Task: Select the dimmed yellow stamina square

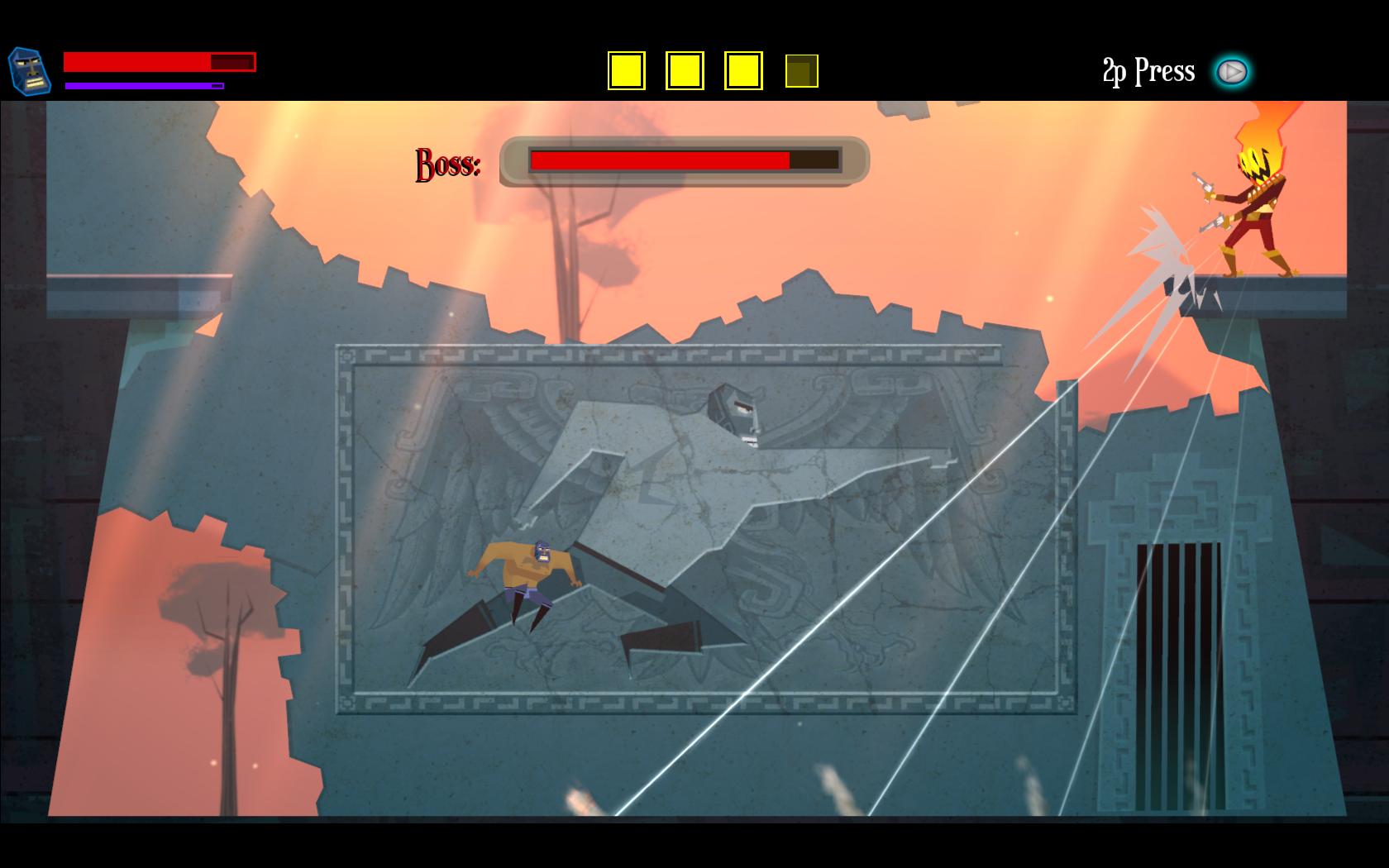Action: tap(801, 71)
